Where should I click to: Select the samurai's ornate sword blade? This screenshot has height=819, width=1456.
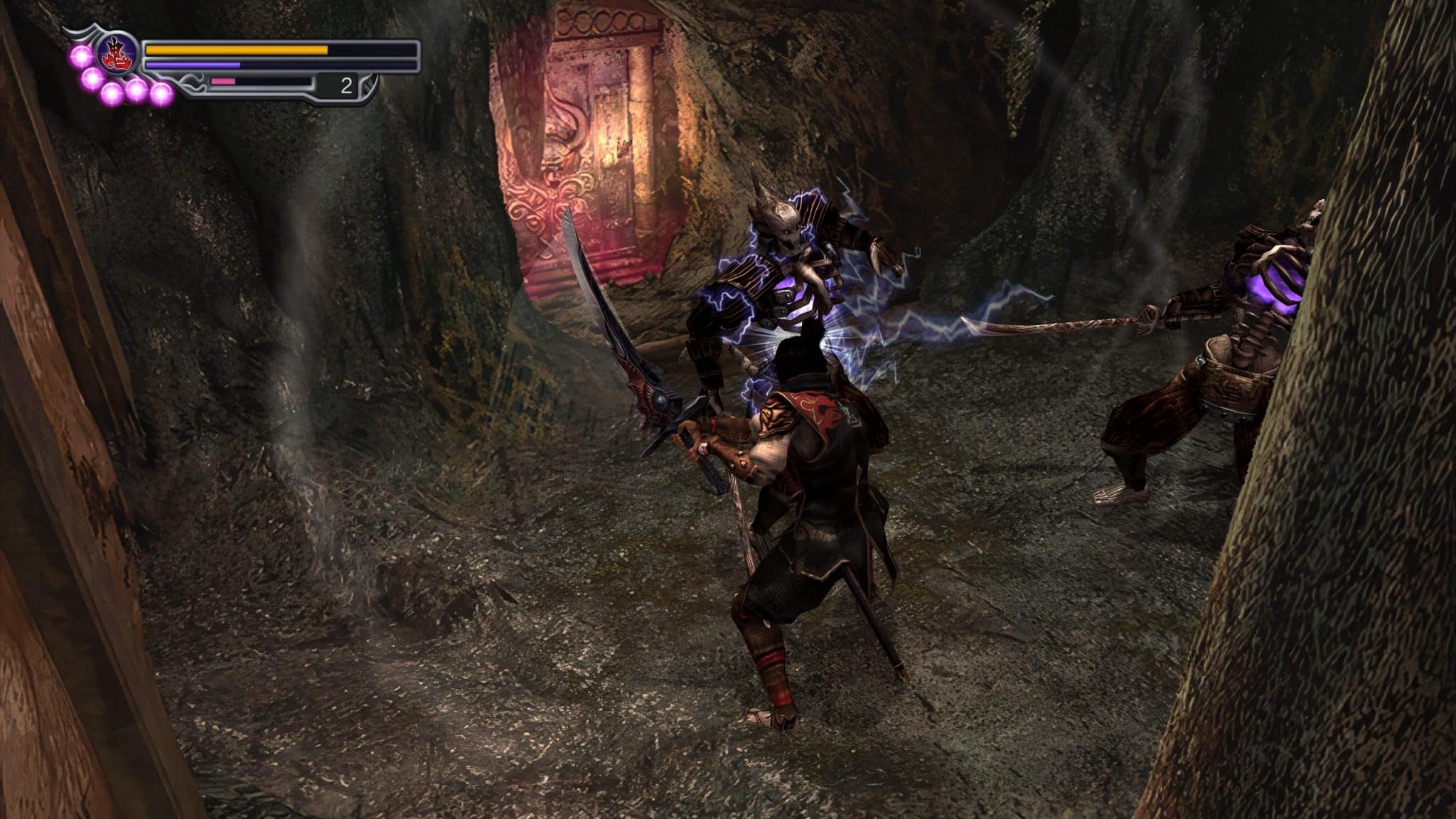[604, 313]
